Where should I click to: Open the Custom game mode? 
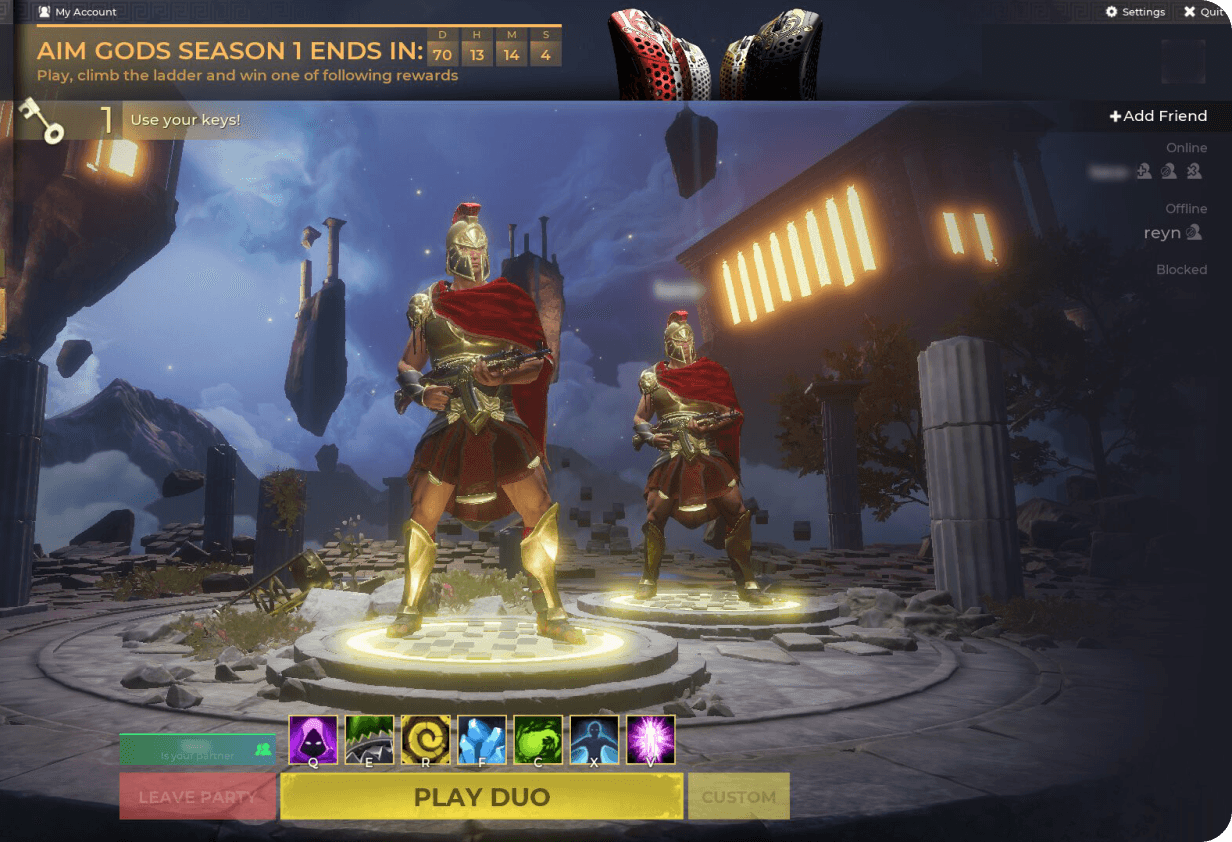pyautogui.click(x=738, y=797)
